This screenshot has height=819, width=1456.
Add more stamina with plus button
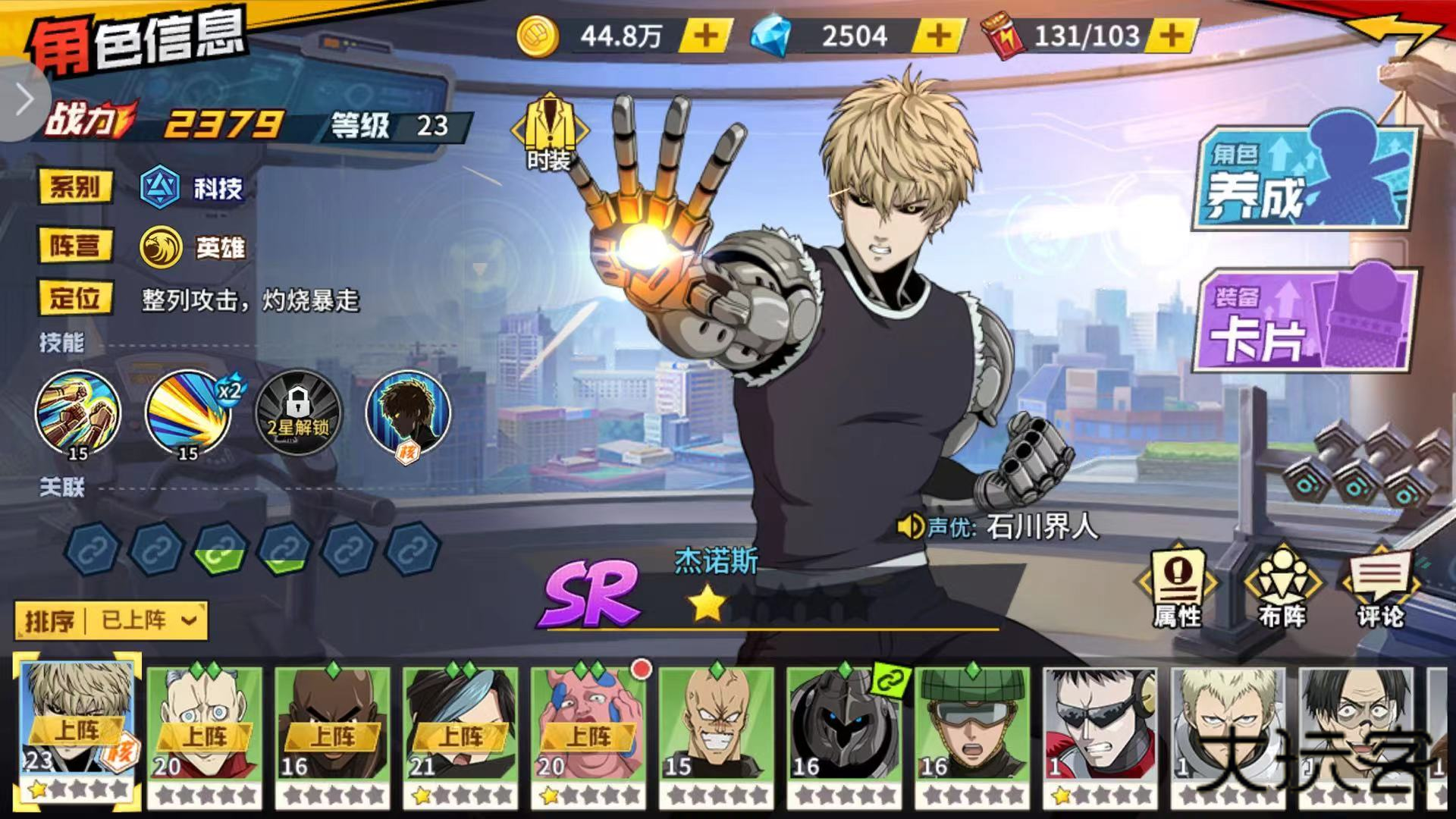click(x=1172, y=36)
